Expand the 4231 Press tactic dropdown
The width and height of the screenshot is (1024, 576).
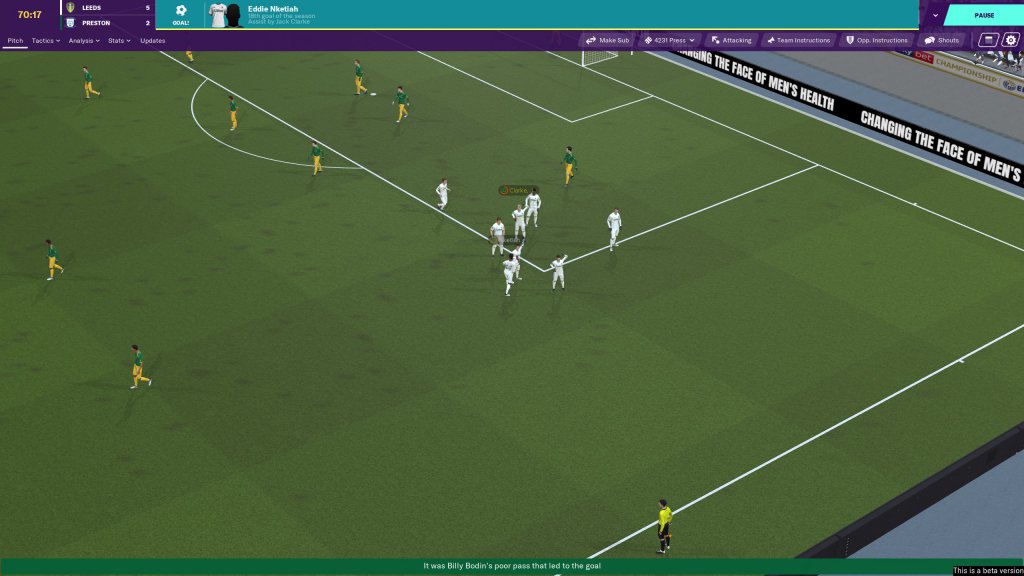tap(669, 40)
